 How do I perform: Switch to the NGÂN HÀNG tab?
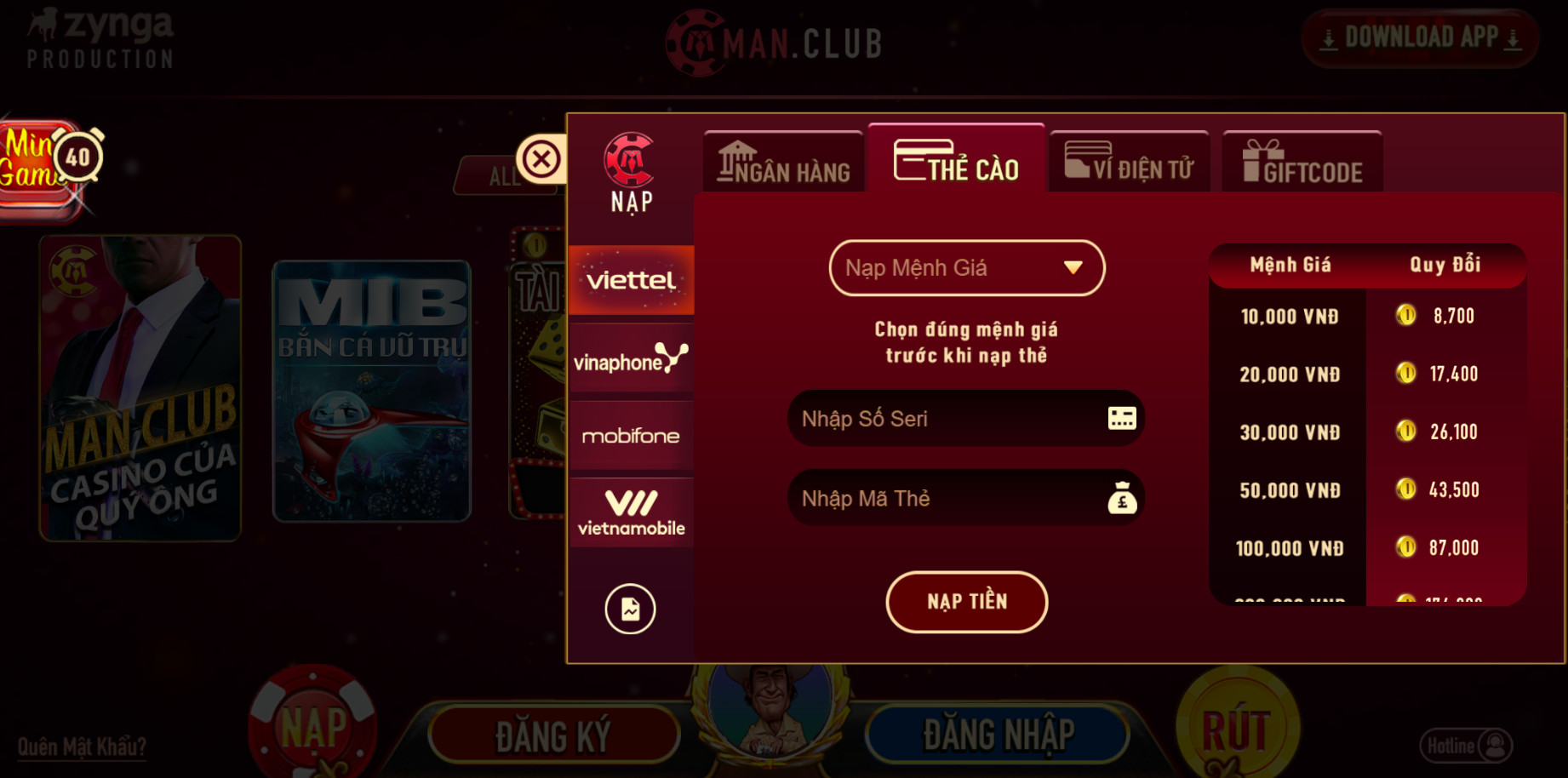click(x=781, y=163)
